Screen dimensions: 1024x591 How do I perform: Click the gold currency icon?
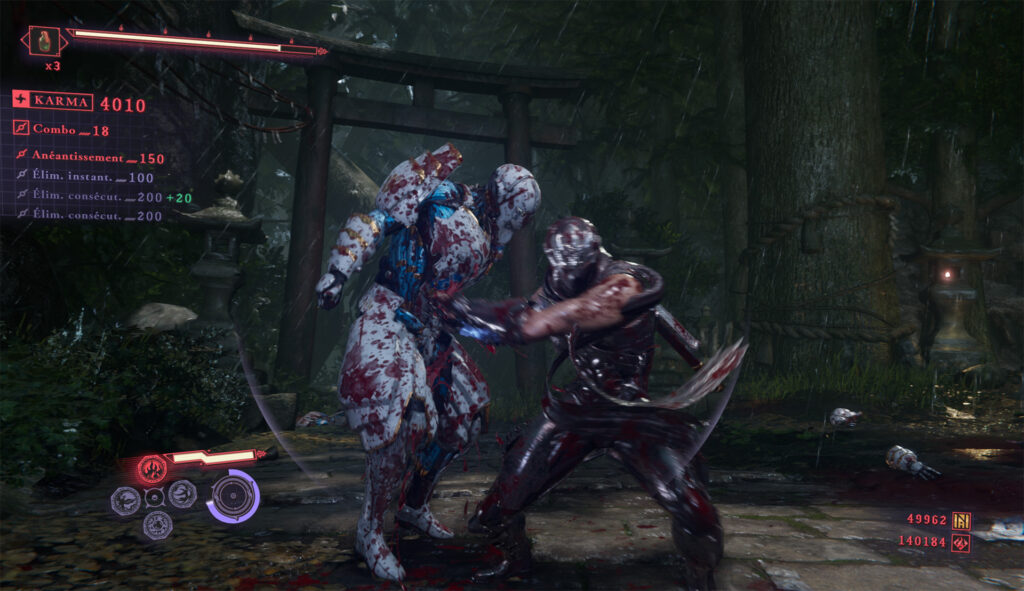click(x=961, y=520)
